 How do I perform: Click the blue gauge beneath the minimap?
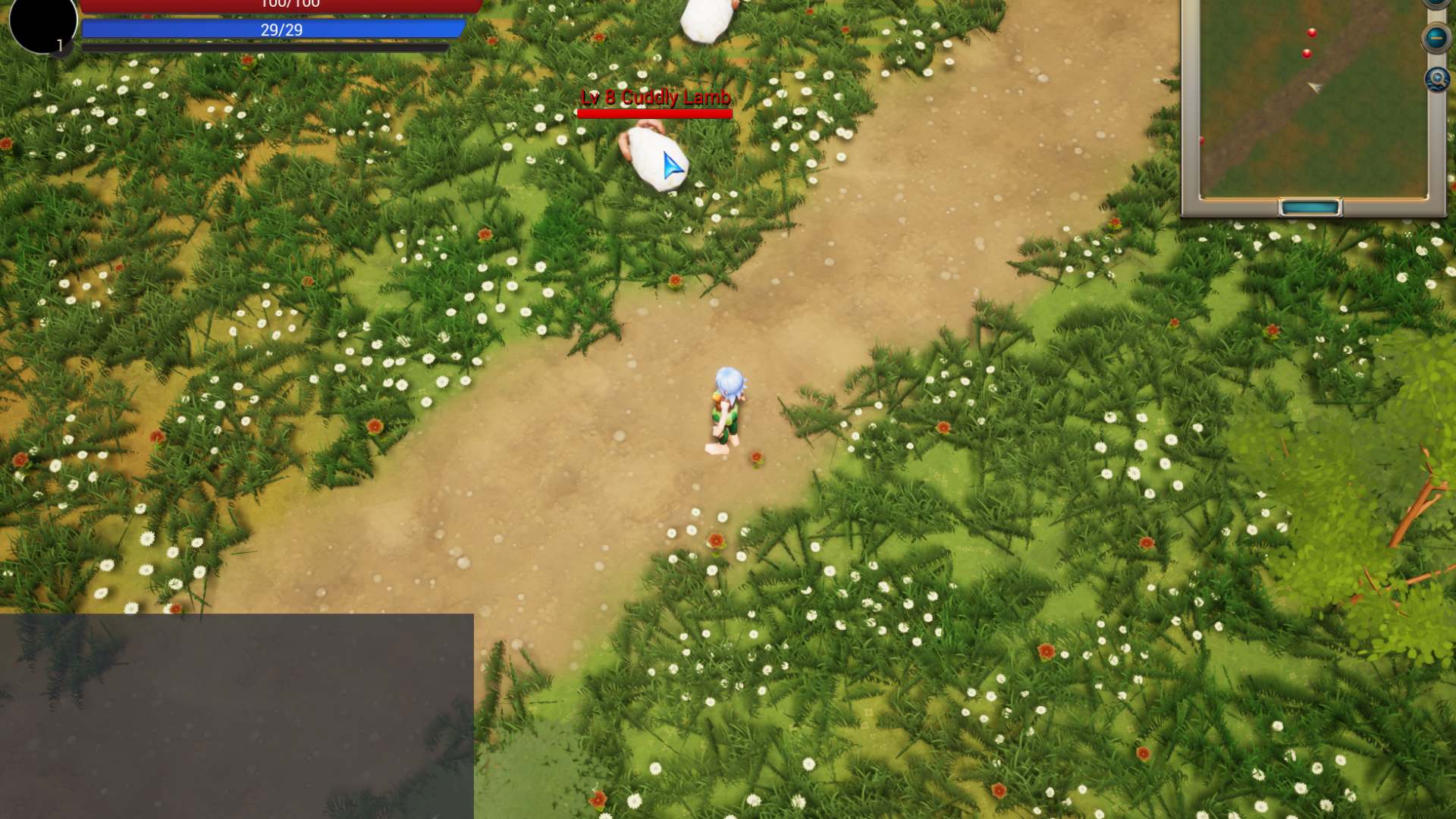click(x=1310, y=206)
